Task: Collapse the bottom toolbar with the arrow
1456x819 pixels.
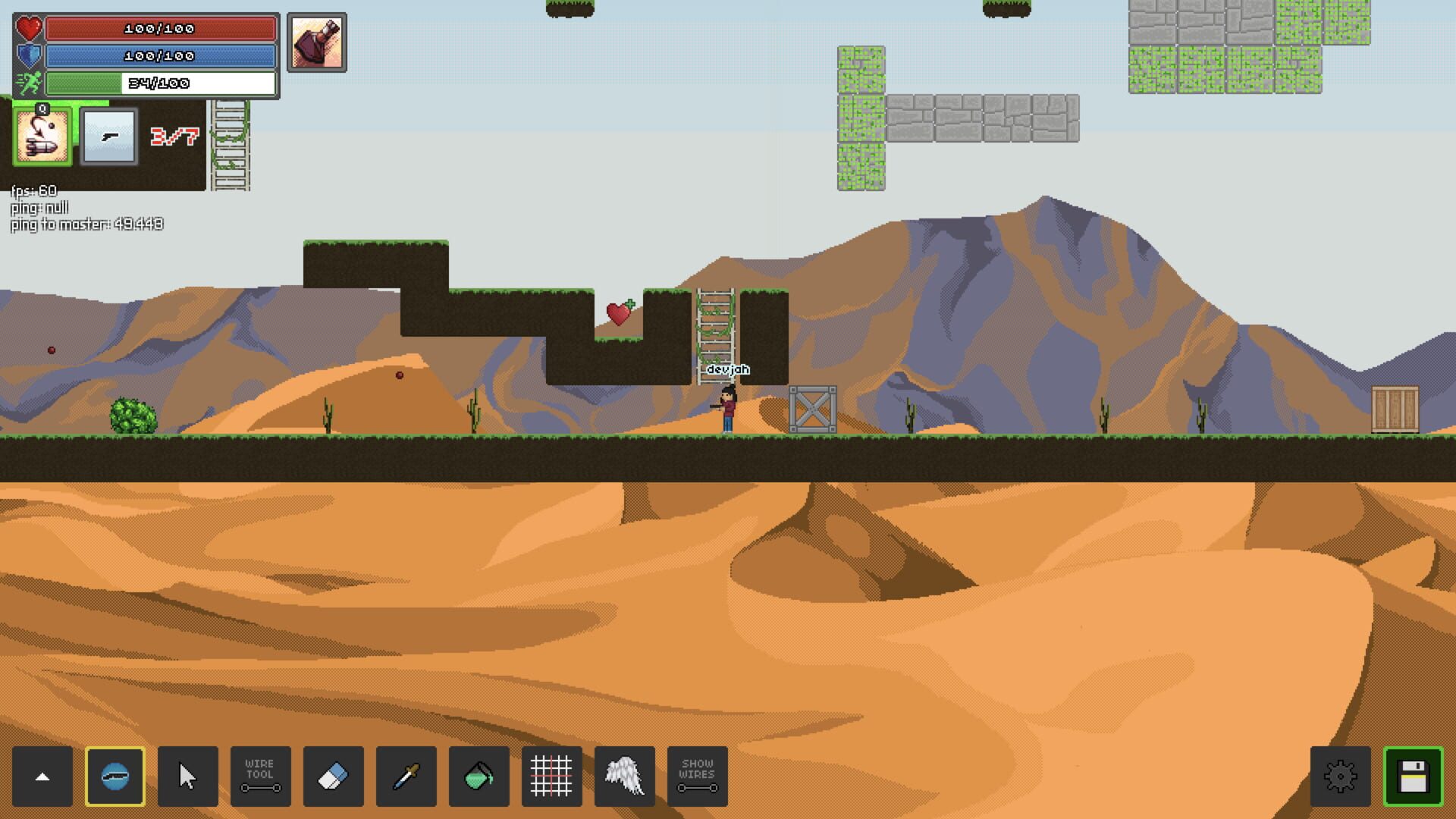Action: pos(43,776)
